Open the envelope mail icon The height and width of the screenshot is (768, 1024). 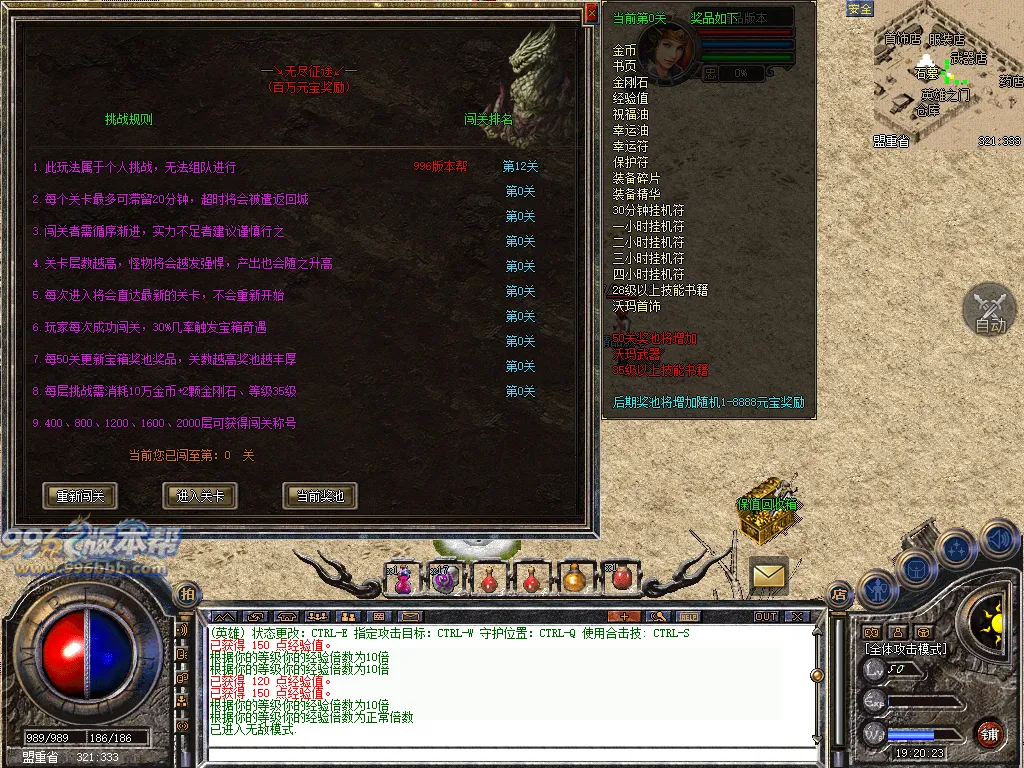(x=769, y=575)
